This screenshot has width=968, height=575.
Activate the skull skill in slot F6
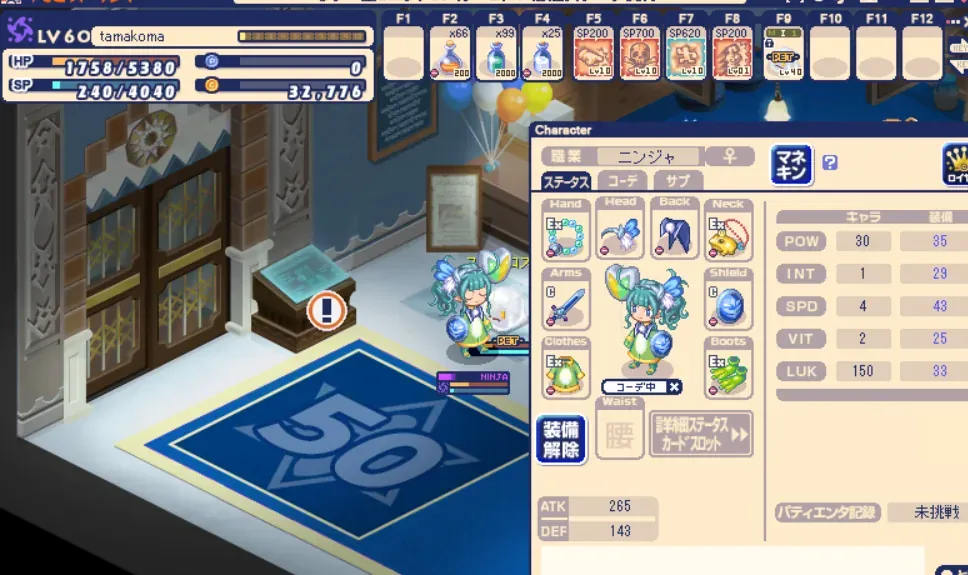(x=640, y=53)
